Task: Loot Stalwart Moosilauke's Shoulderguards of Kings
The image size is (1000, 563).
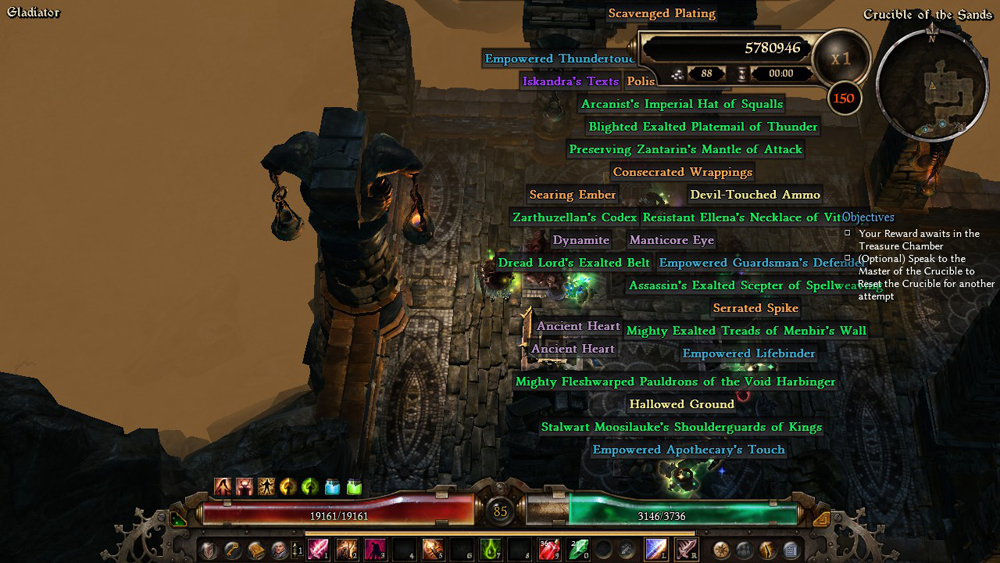Action: coord(681,427)
